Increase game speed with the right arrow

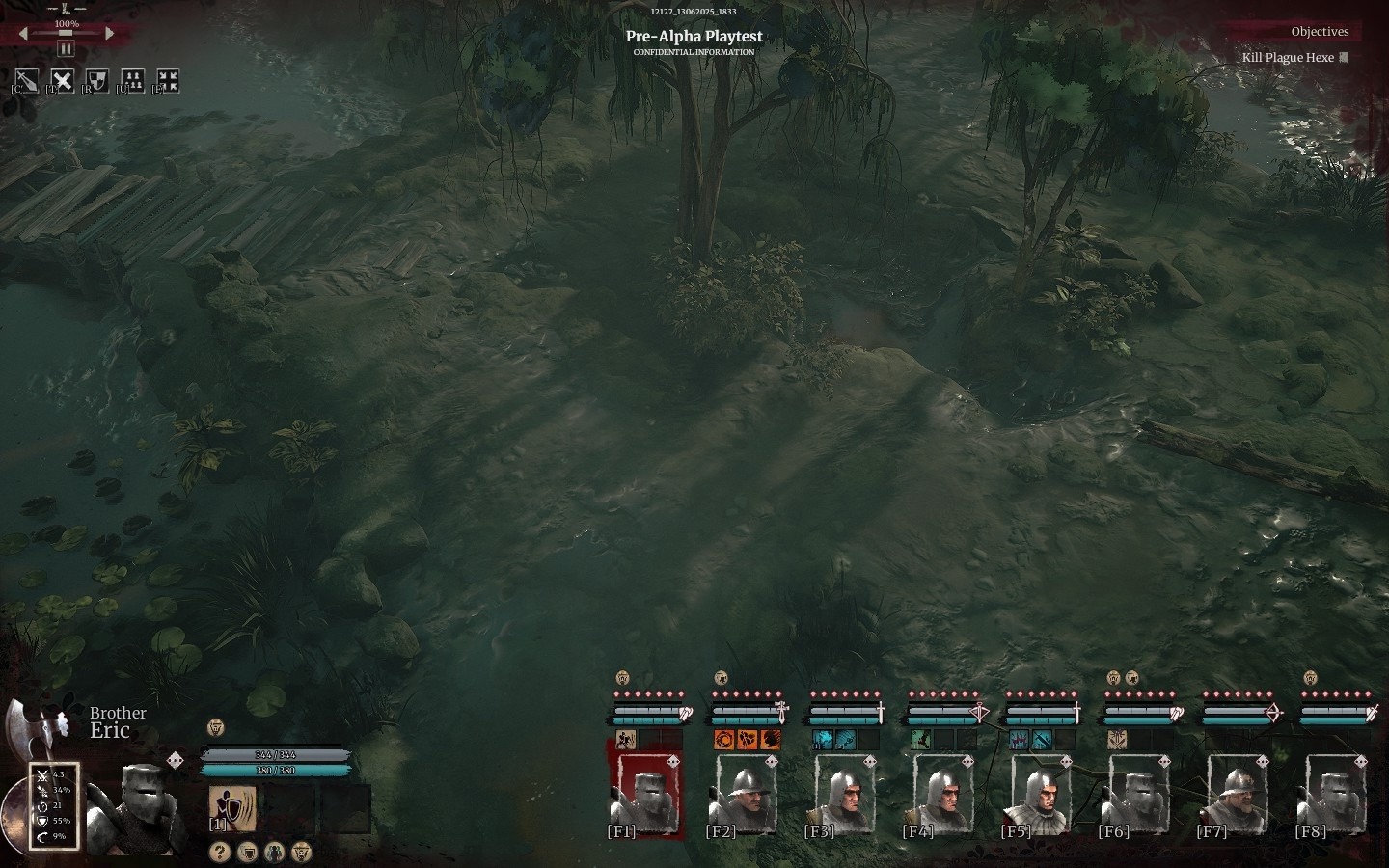click(109, 33)
